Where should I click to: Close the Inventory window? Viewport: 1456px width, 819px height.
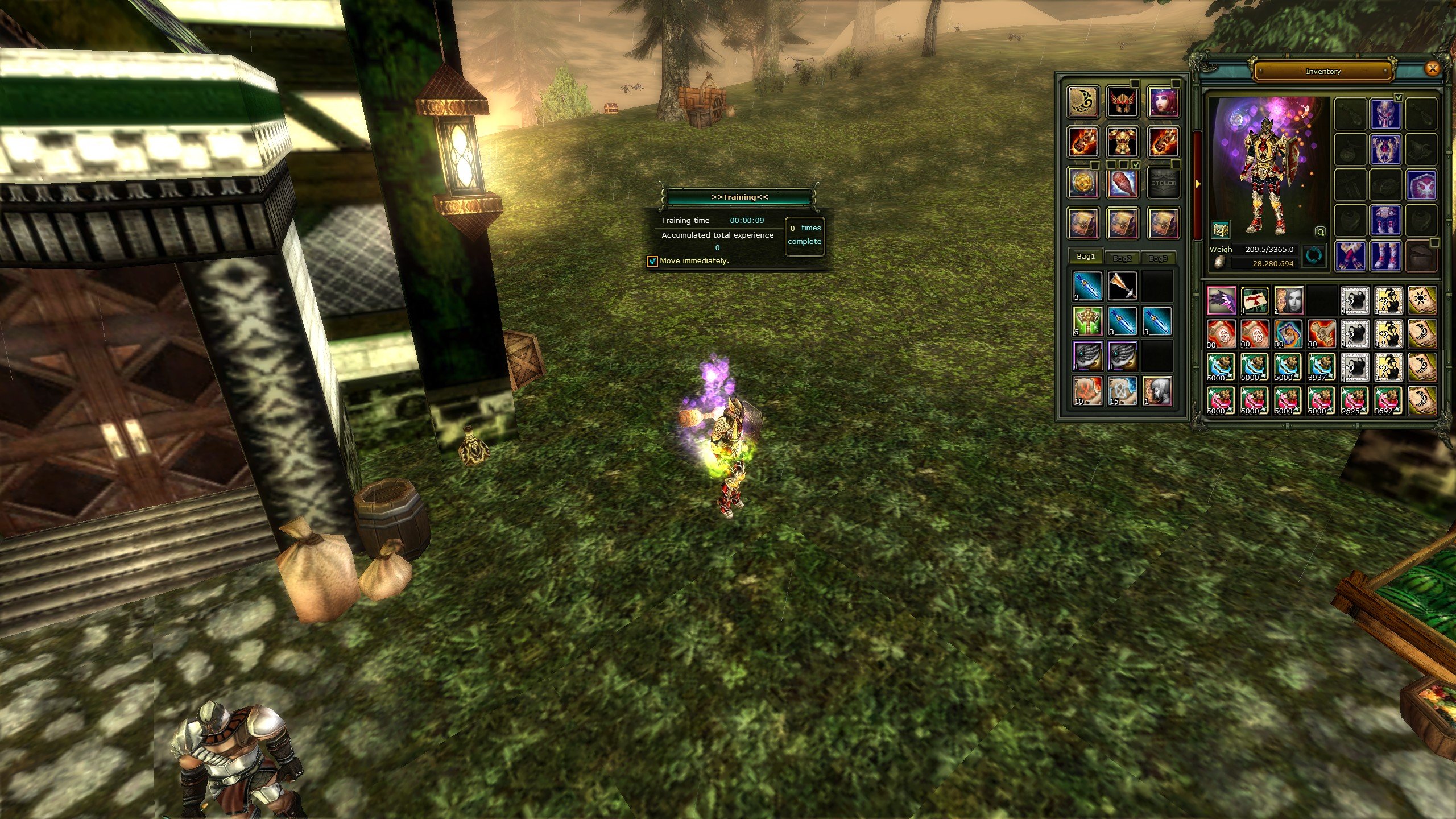click(1433, 69)
